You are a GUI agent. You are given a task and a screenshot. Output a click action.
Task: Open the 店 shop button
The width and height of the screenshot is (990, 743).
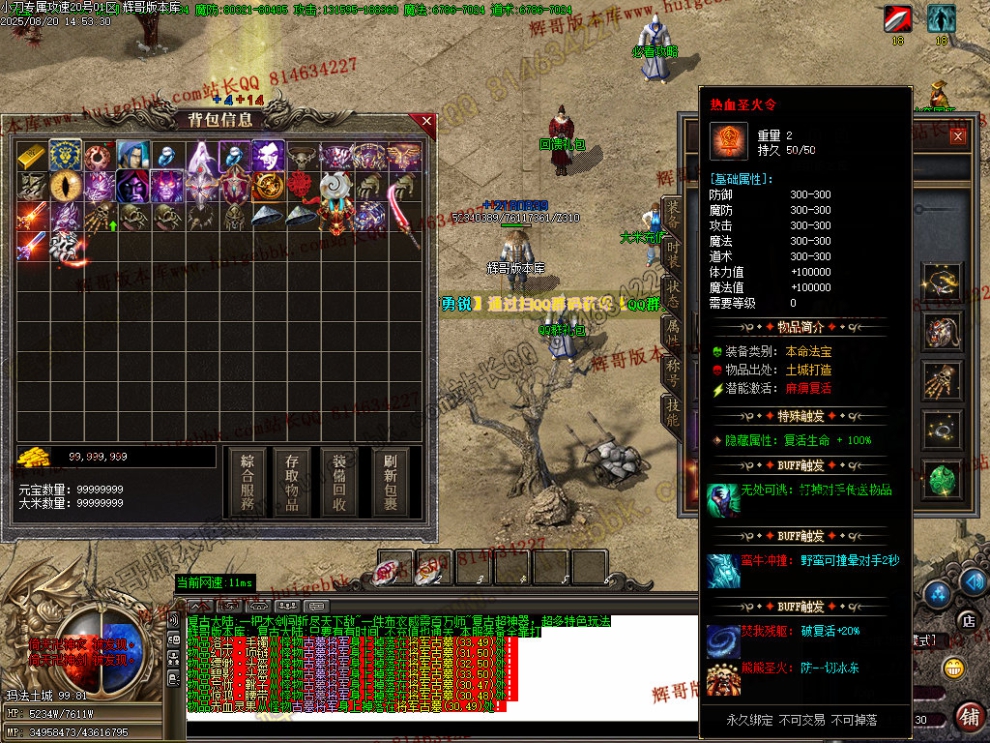[x=967, y=621]
